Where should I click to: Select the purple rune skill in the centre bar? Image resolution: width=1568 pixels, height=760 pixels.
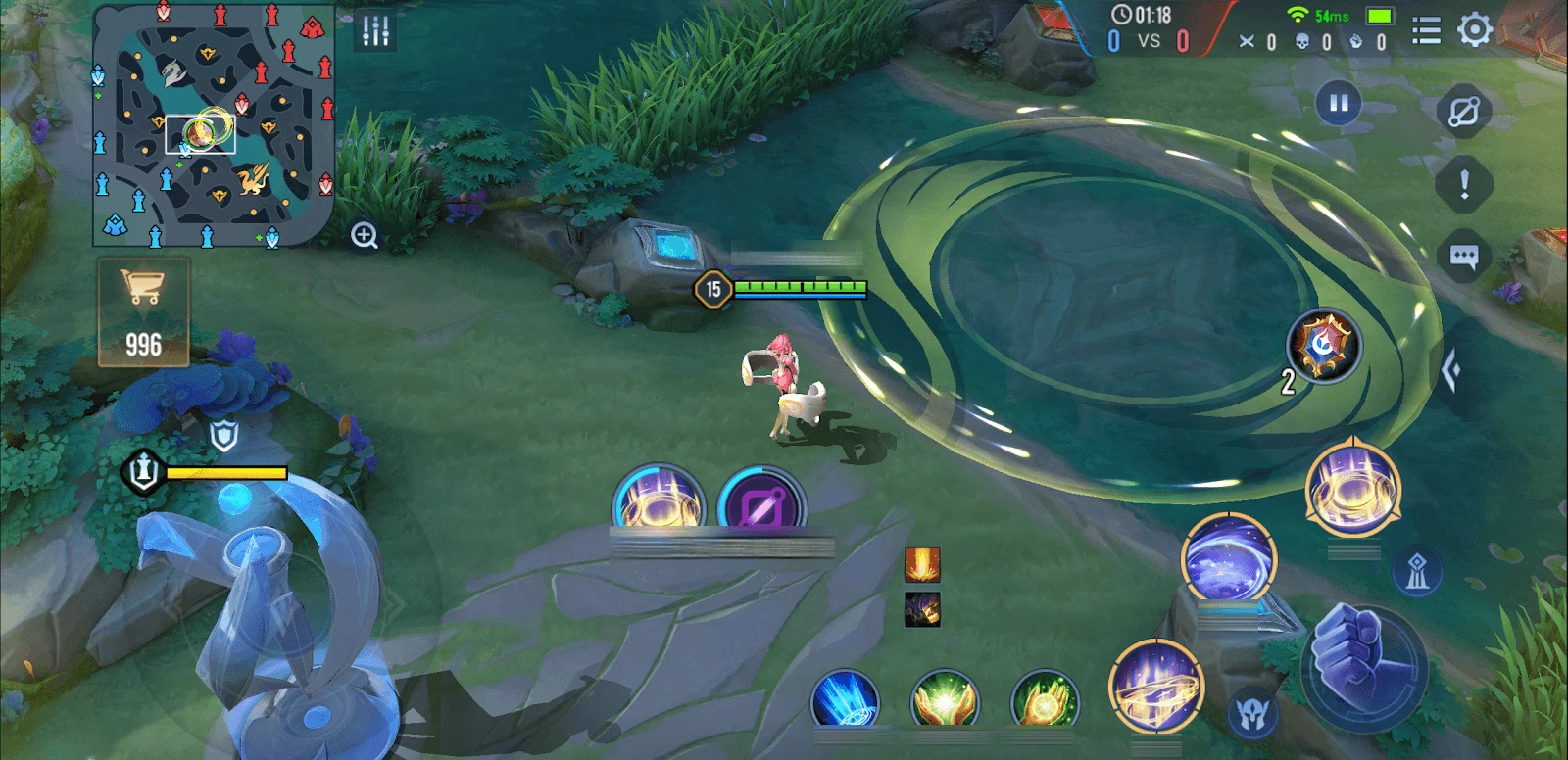click(761, 505)
